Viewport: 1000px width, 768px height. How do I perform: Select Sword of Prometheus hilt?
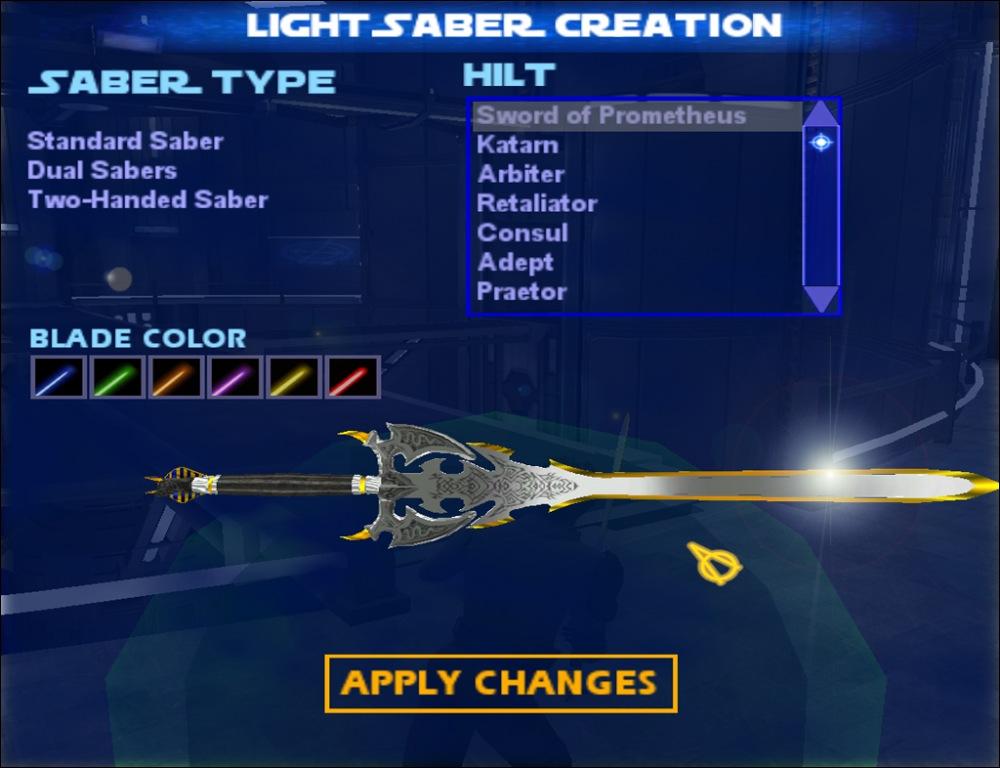click(x=611, y=115)
